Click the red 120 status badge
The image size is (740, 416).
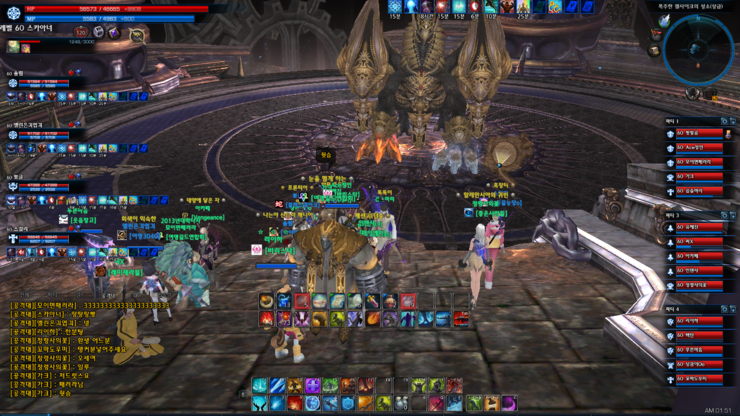tap(82, 33)
